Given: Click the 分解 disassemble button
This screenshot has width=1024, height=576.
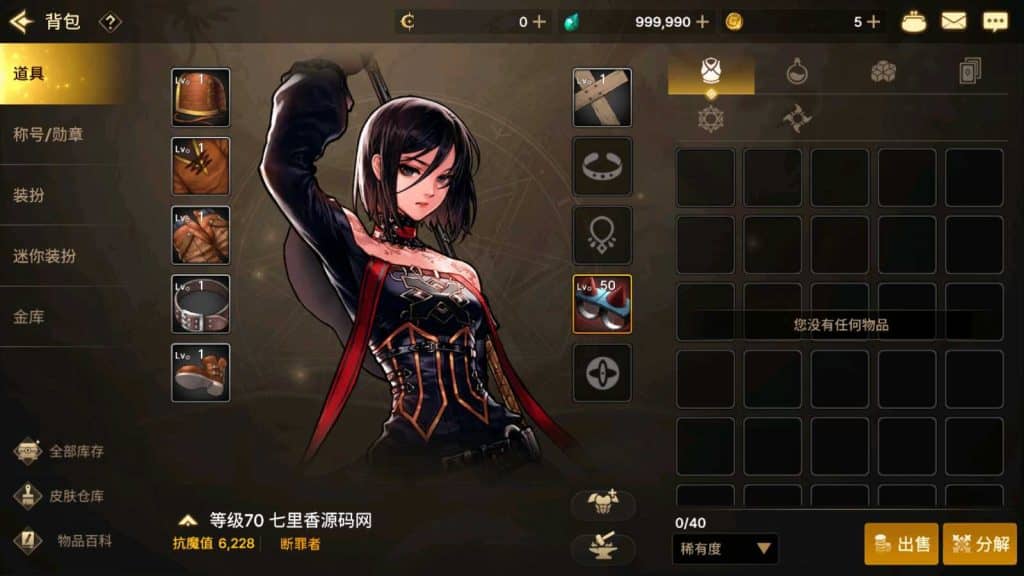Looking at the screenshot, I should (979, 544).
